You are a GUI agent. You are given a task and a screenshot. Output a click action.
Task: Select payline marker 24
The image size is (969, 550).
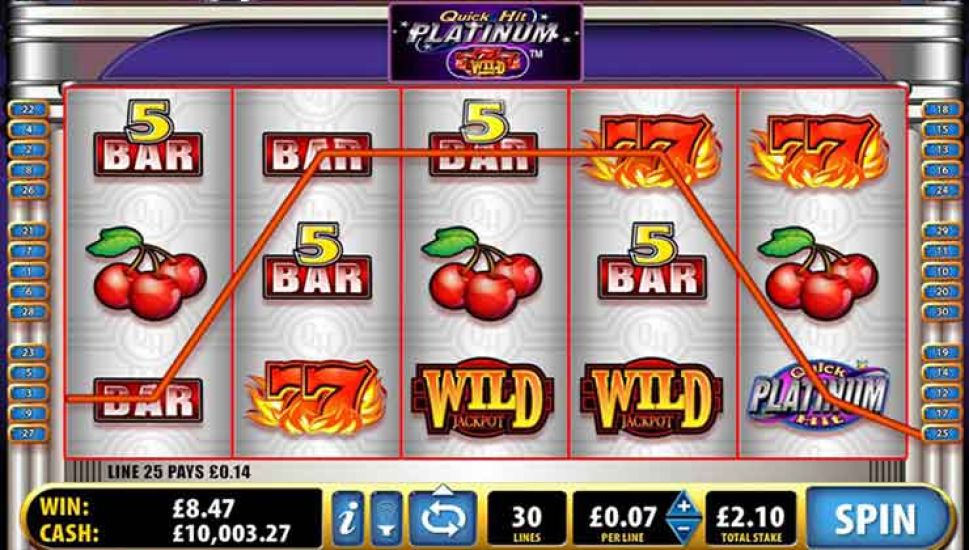[941, 190]
